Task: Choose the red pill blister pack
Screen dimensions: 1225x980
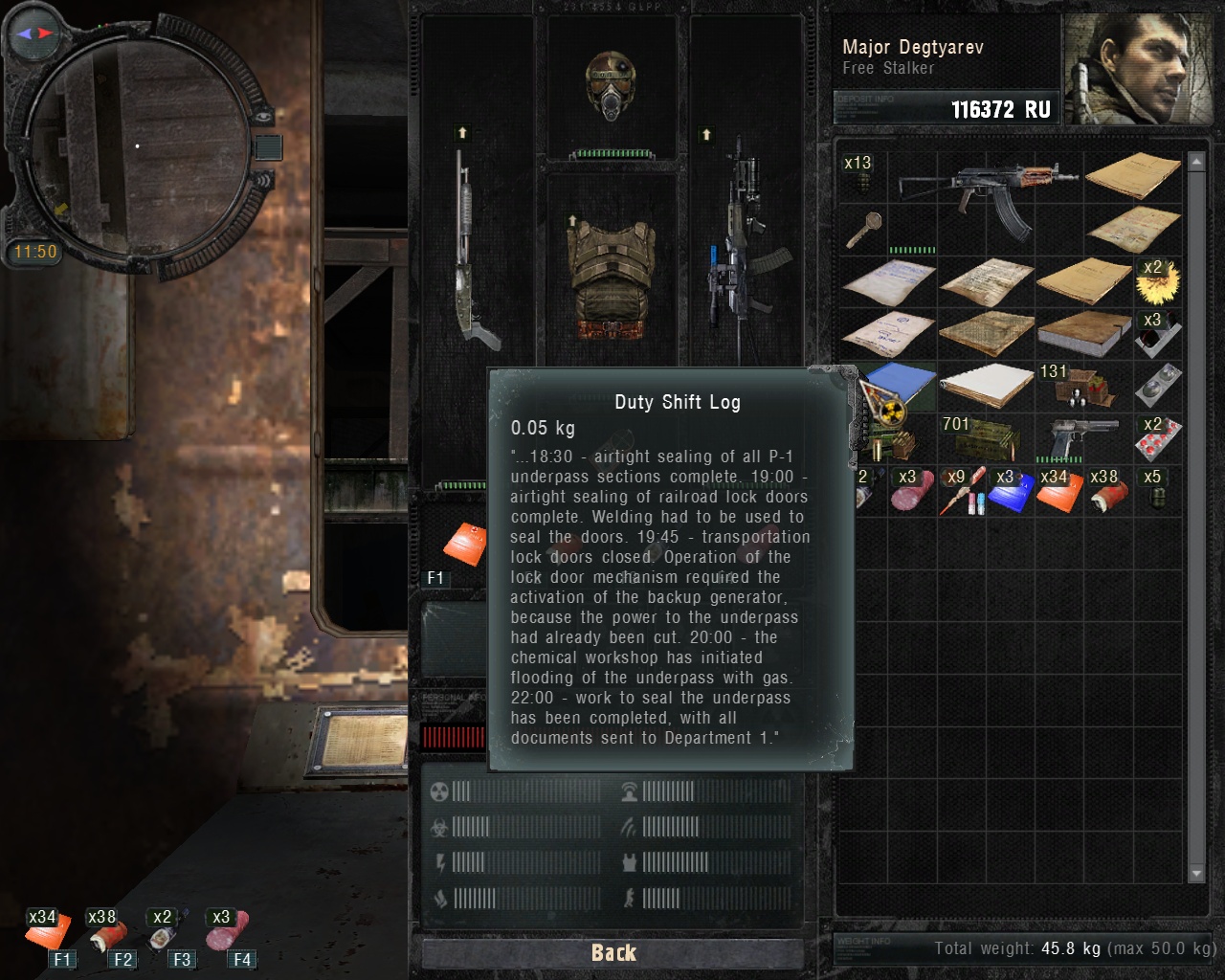Action: [1157, 440]
